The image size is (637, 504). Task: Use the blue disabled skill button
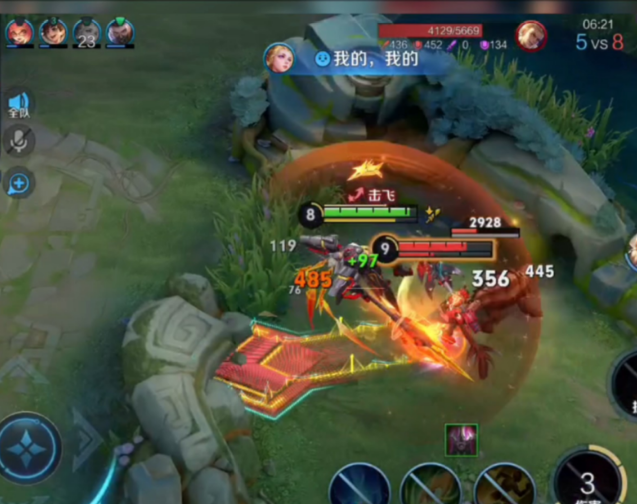tap(359, 486)
